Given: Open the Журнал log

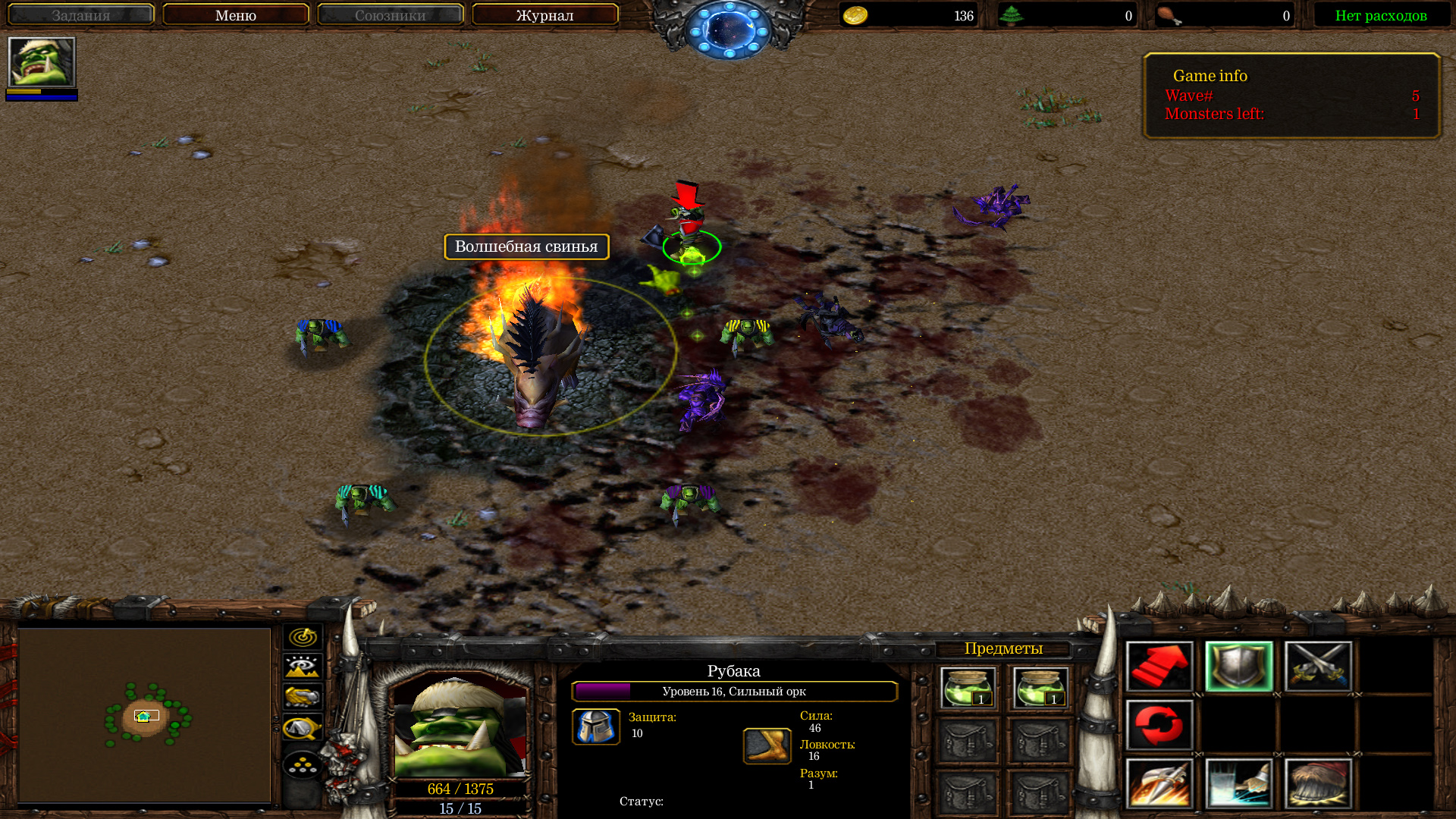Looking at the screenshot, I should coord(544,15).
